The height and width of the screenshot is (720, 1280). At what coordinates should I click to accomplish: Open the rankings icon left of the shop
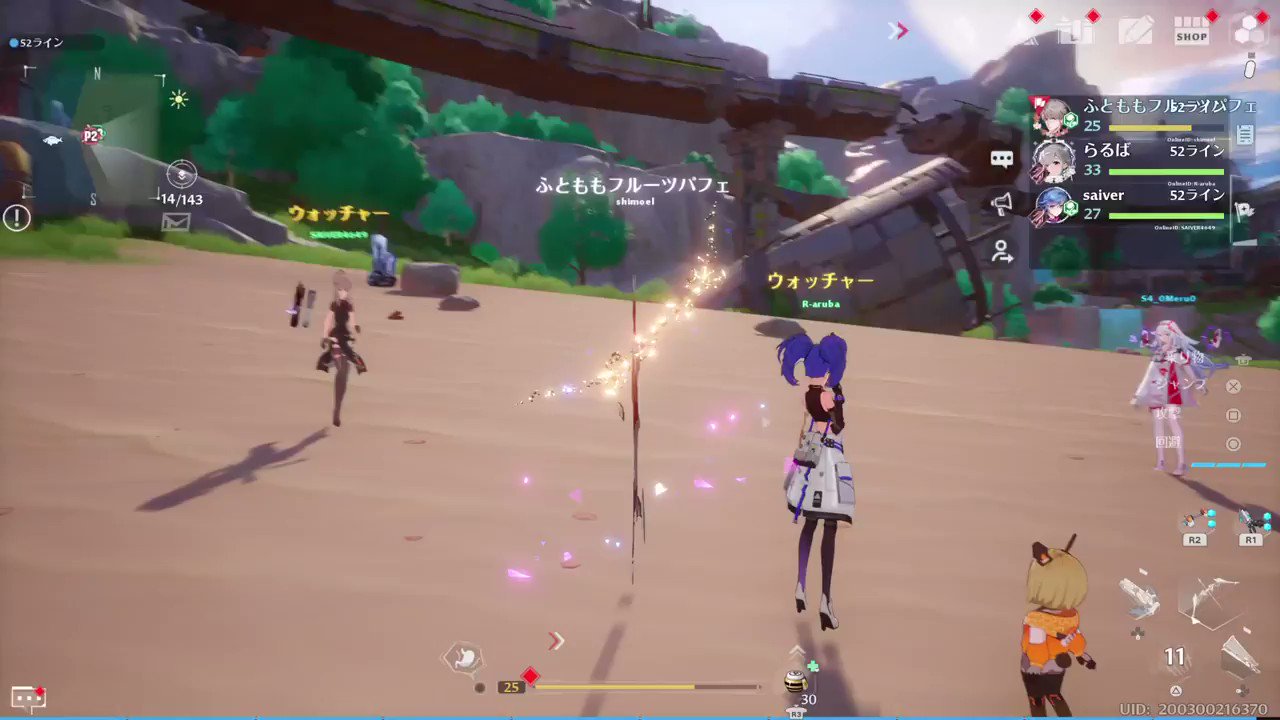coord(1080,30)
